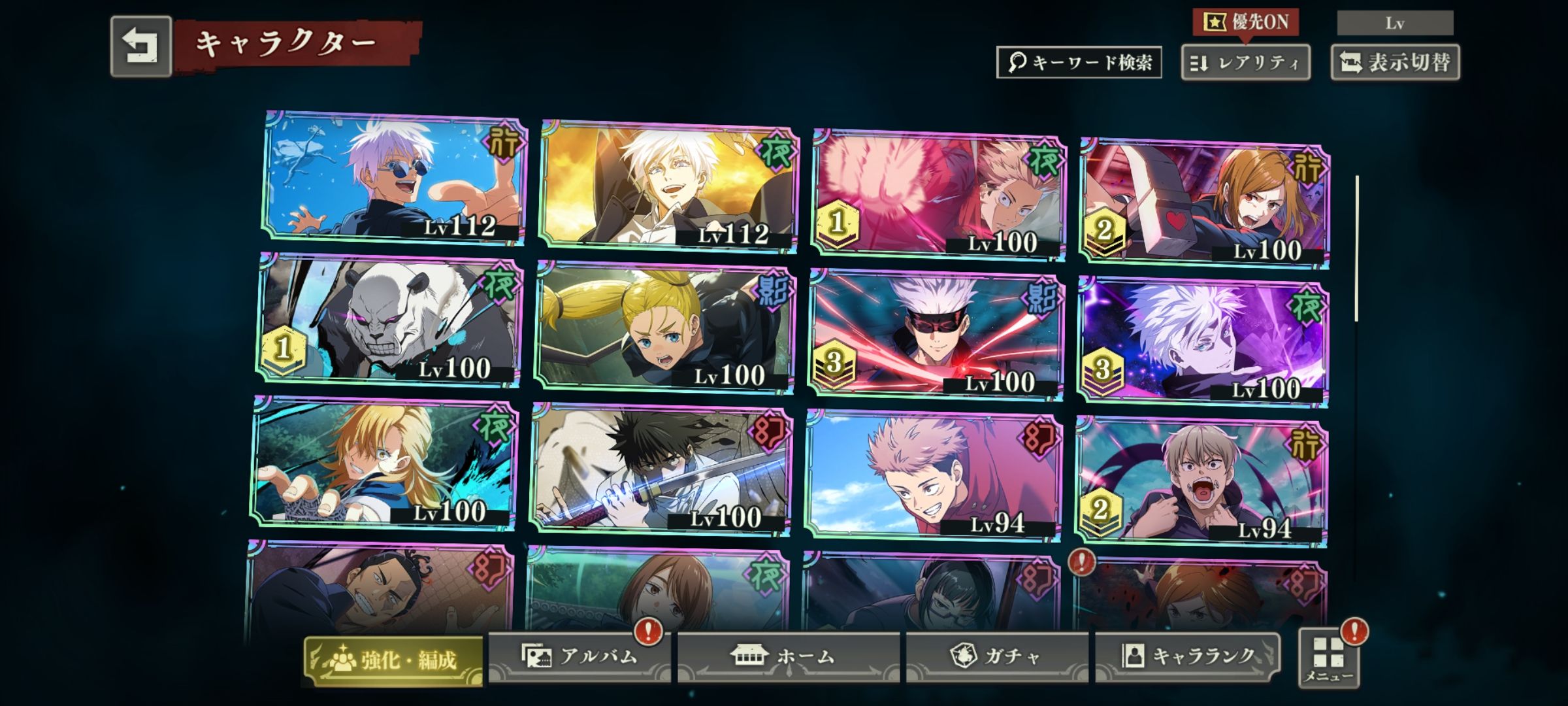This screenshot has width=1568, height=706.
Task: Open the ガチャ gacha screen
Action: tap(997, 656)
